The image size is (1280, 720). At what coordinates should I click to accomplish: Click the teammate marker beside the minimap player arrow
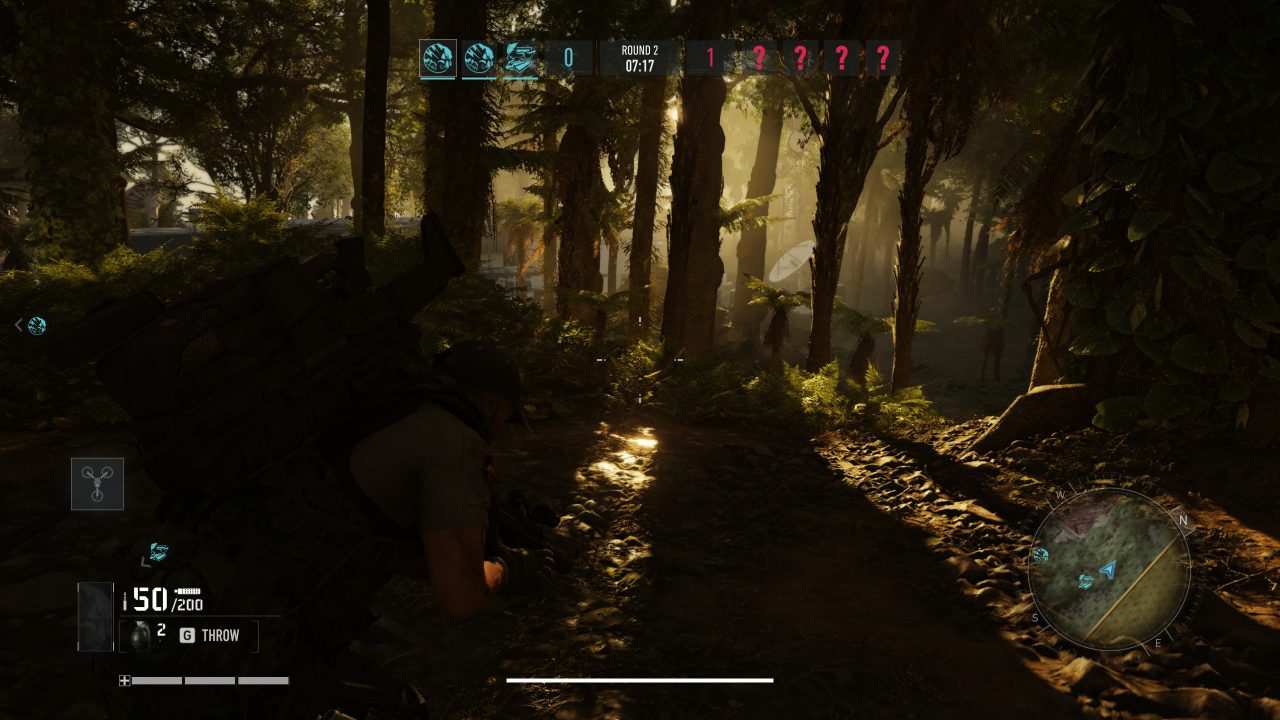click(x=1086, y=581)
